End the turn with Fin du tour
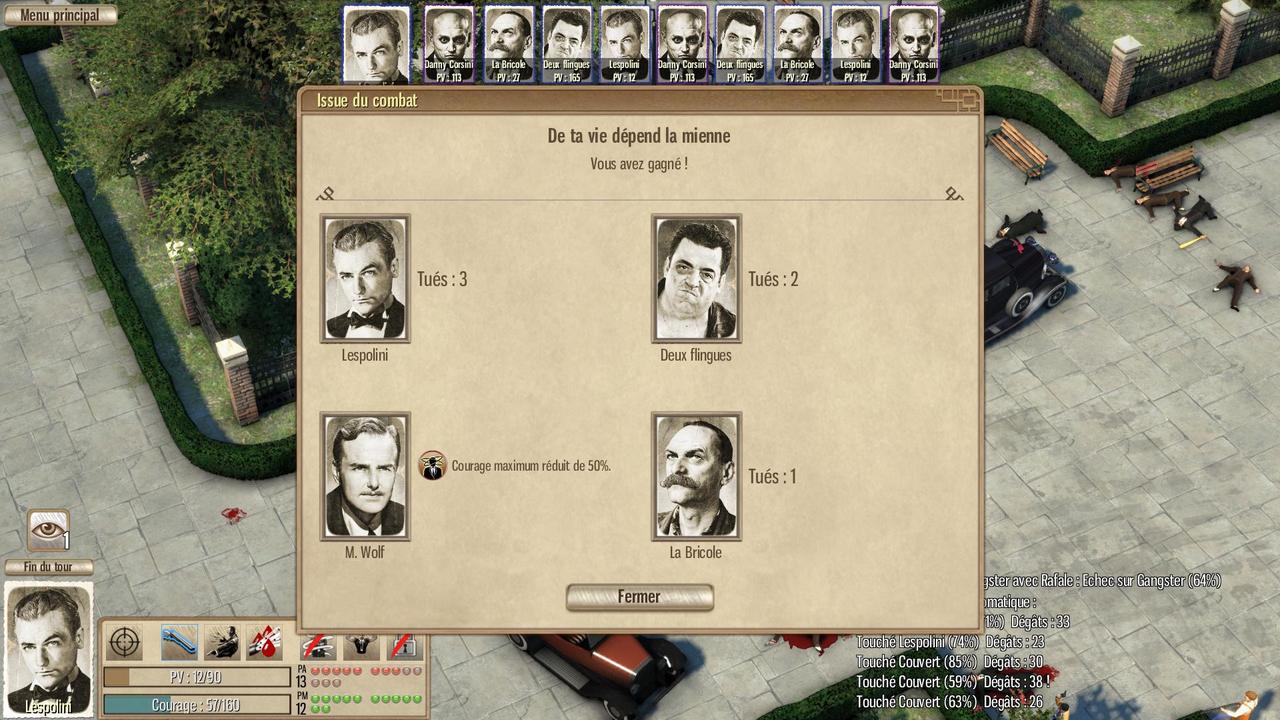 tap(49, 567)
